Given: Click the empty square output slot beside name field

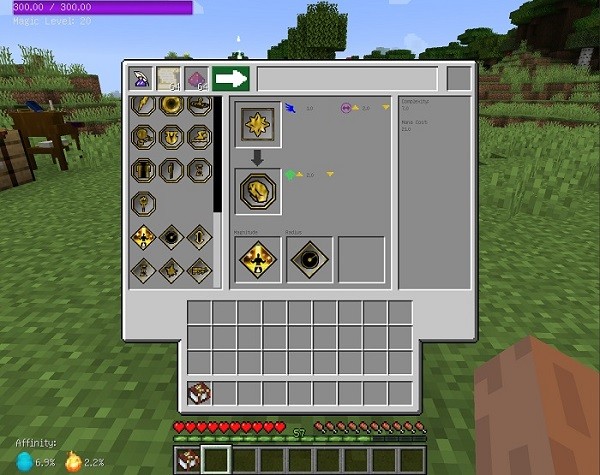Looking at the screenshot, I should (458, 79).
